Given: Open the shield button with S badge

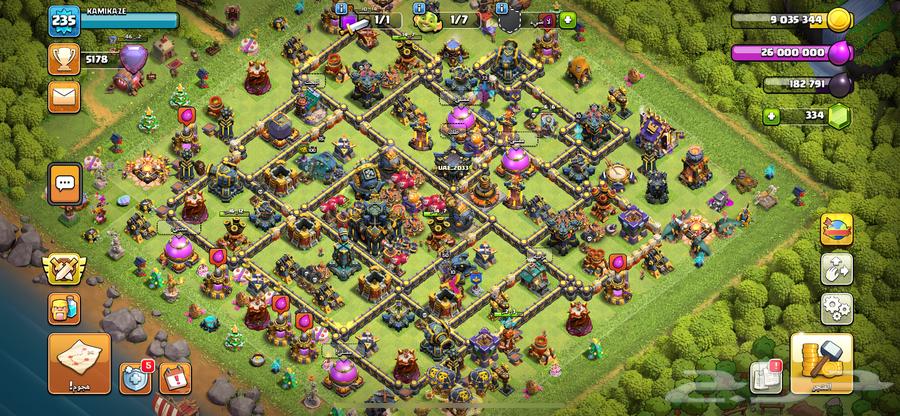Looking at the screenshot, I should 135,378.
